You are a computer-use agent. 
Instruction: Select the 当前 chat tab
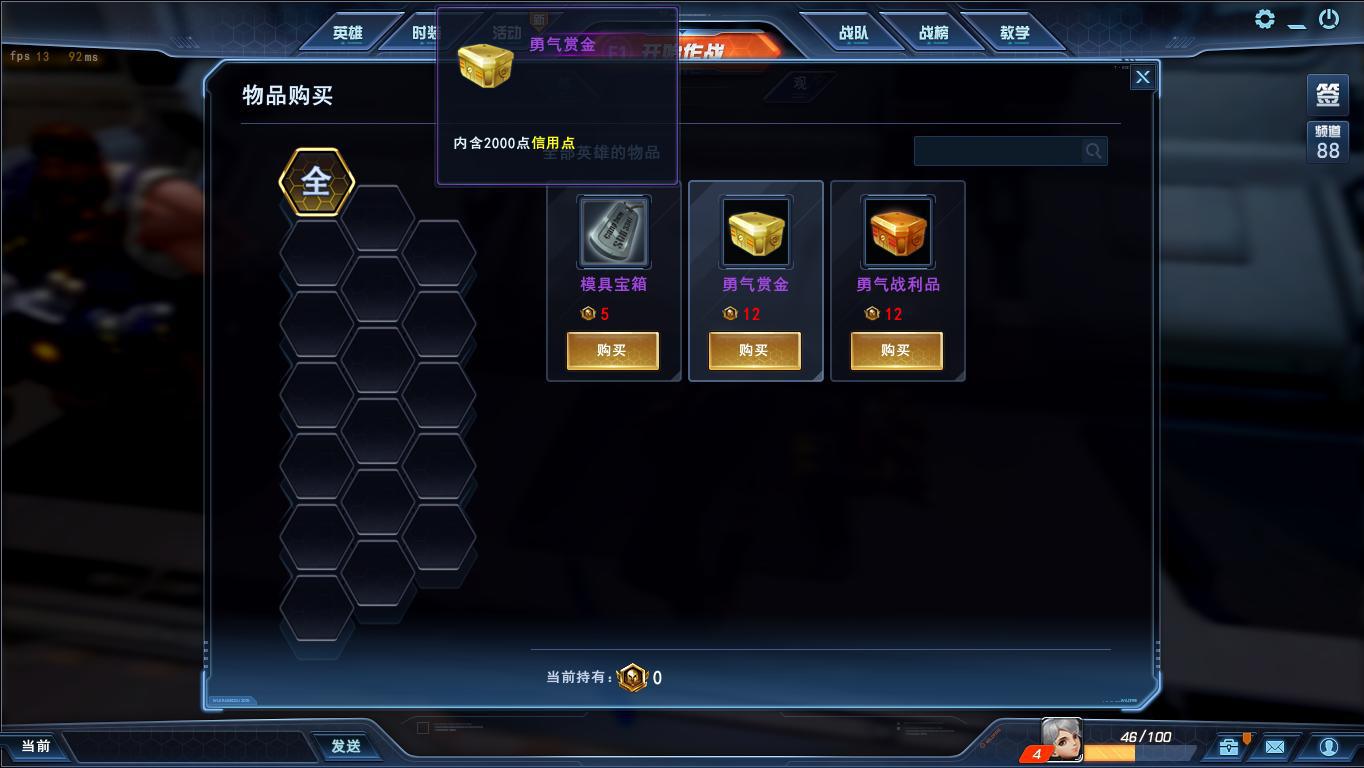(x=37, y=745)
